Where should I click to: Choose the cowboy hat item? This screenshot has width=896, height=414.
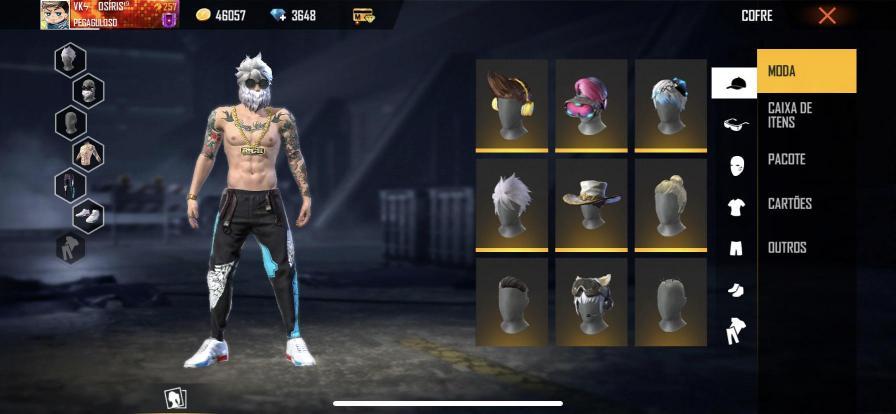[591, 203]
